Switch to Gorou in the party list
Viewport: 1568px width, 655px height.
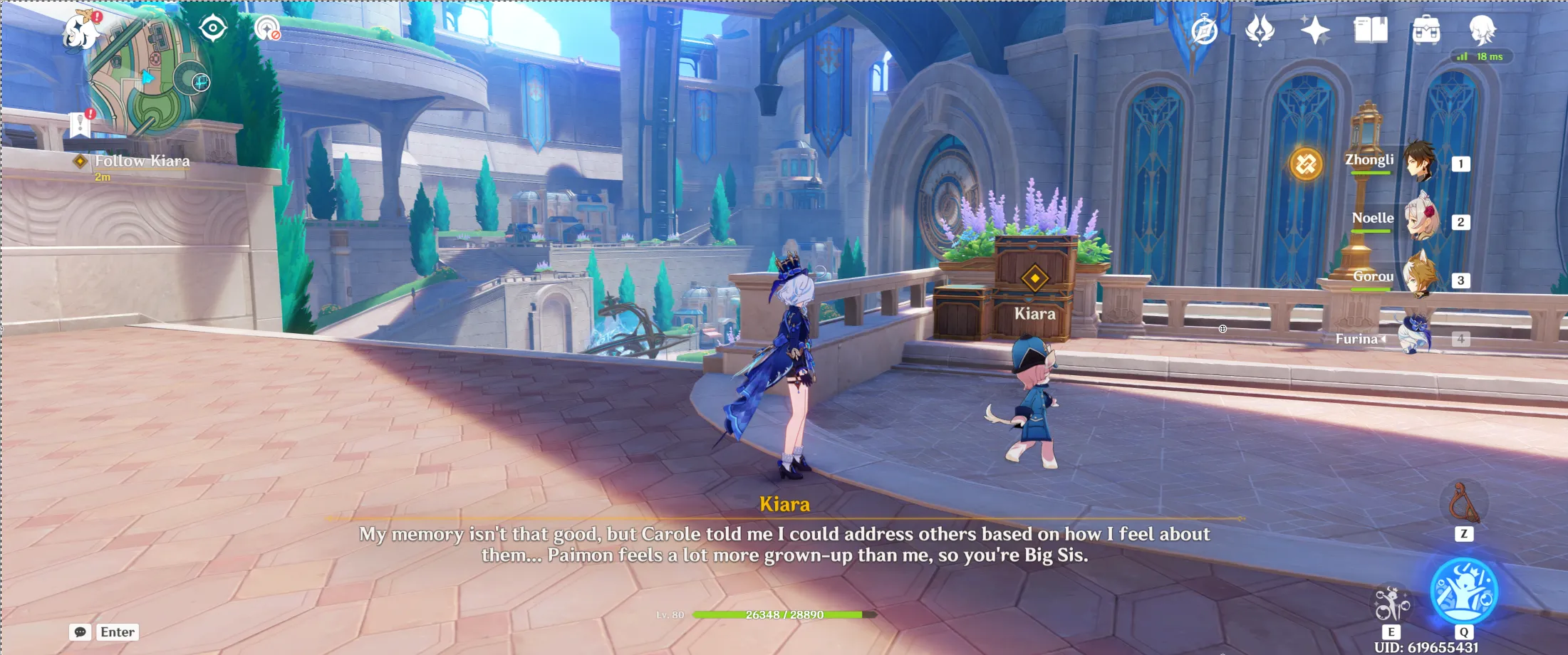(x=1420, y=278)
